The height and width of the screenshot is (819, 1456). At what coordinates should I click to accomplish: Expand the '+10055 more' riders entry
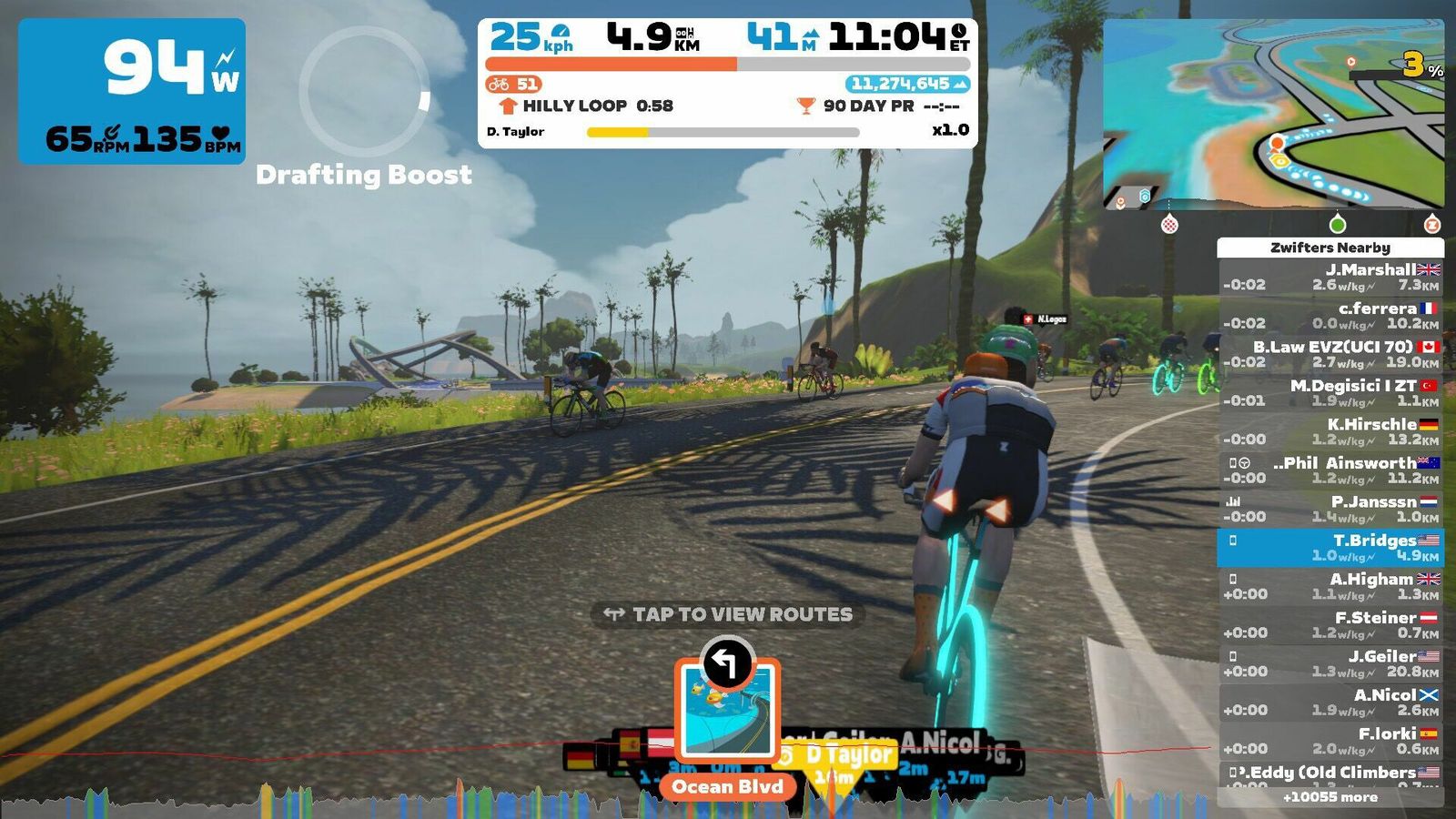pyautogui.click(x=1330, y=797)
